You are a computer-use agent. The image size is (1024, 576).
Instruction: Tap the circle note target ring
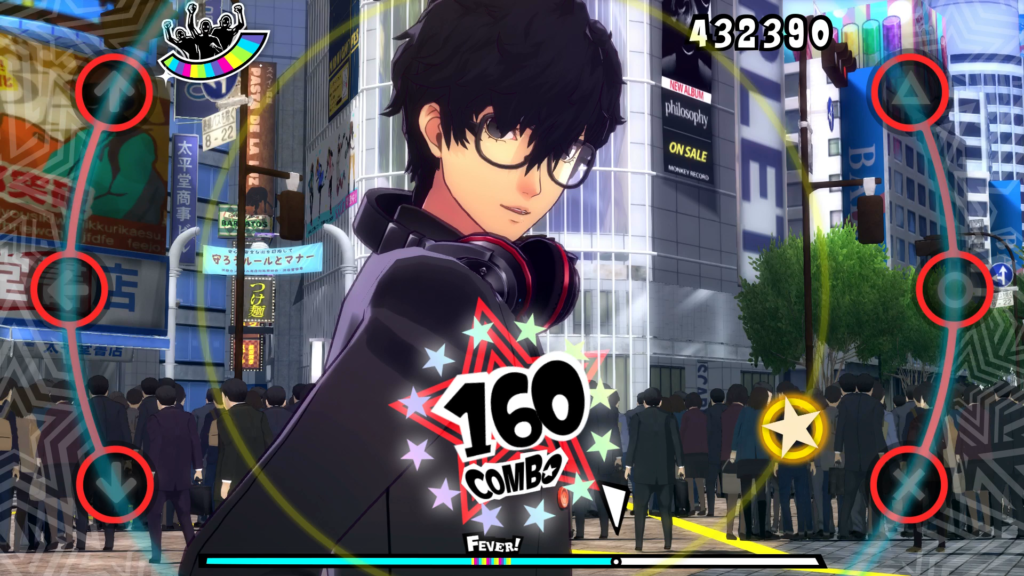(954, 289)
